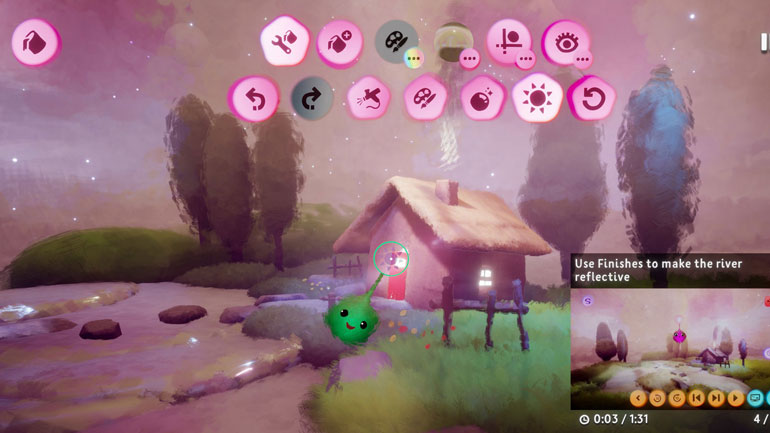
Task: Click the tutorial's left chevron button
Action: coord(638,398)
